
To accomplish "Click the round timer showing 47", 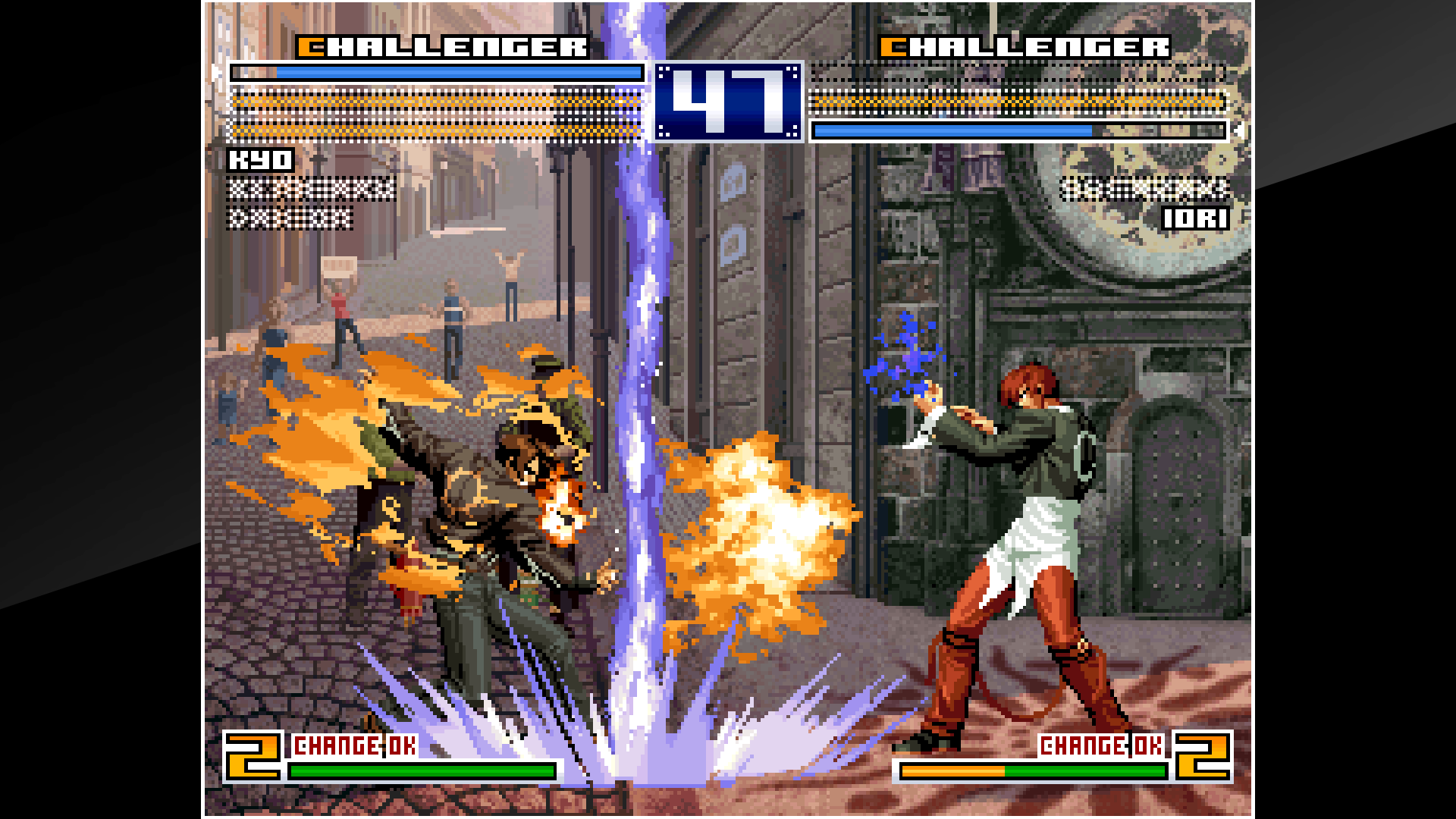I will pyautogui.click(x=726, y=102).
